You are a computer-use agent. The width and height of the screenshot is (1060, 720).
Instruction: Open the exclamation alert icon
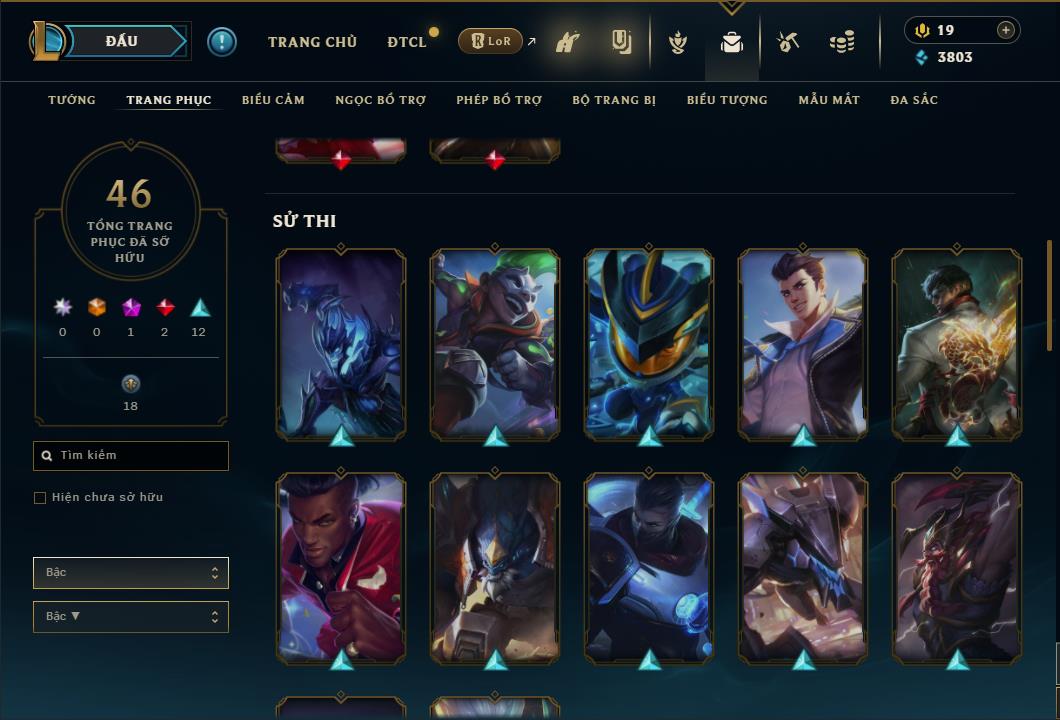[222, 42]
